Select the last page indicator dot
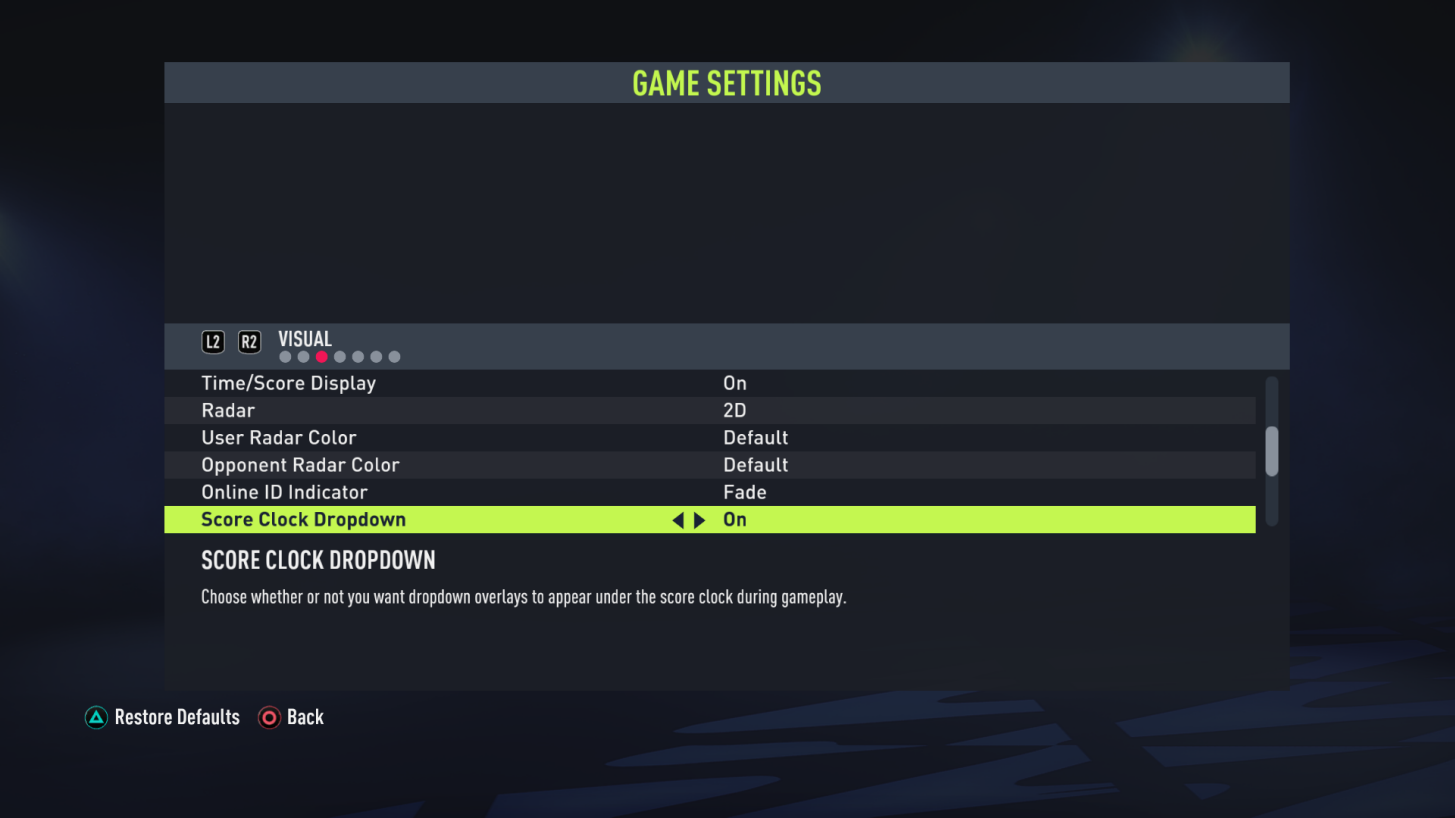This screenshot has height=818, width=1455. point(394,356)
